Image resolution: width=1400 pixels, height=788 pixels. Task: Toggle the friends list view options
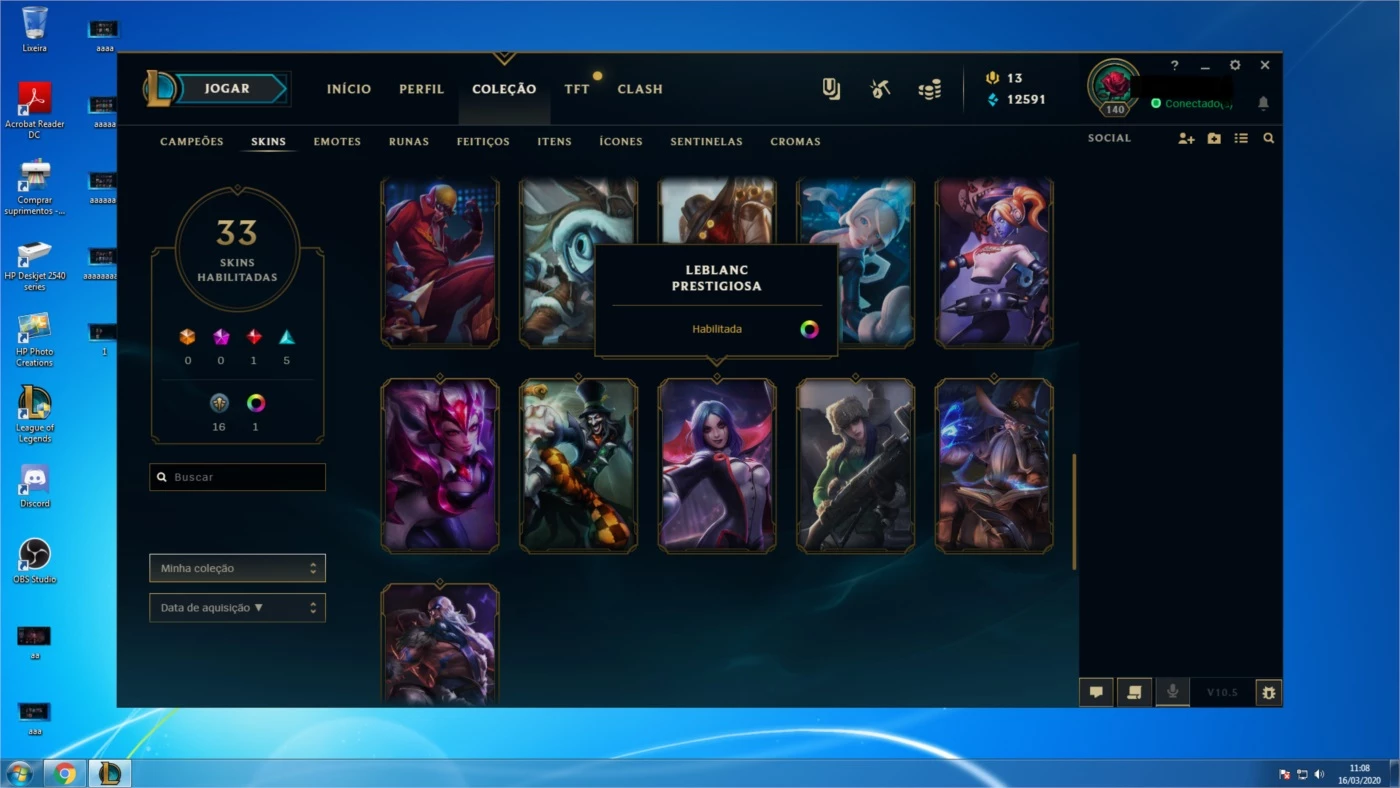point(1241,138)
